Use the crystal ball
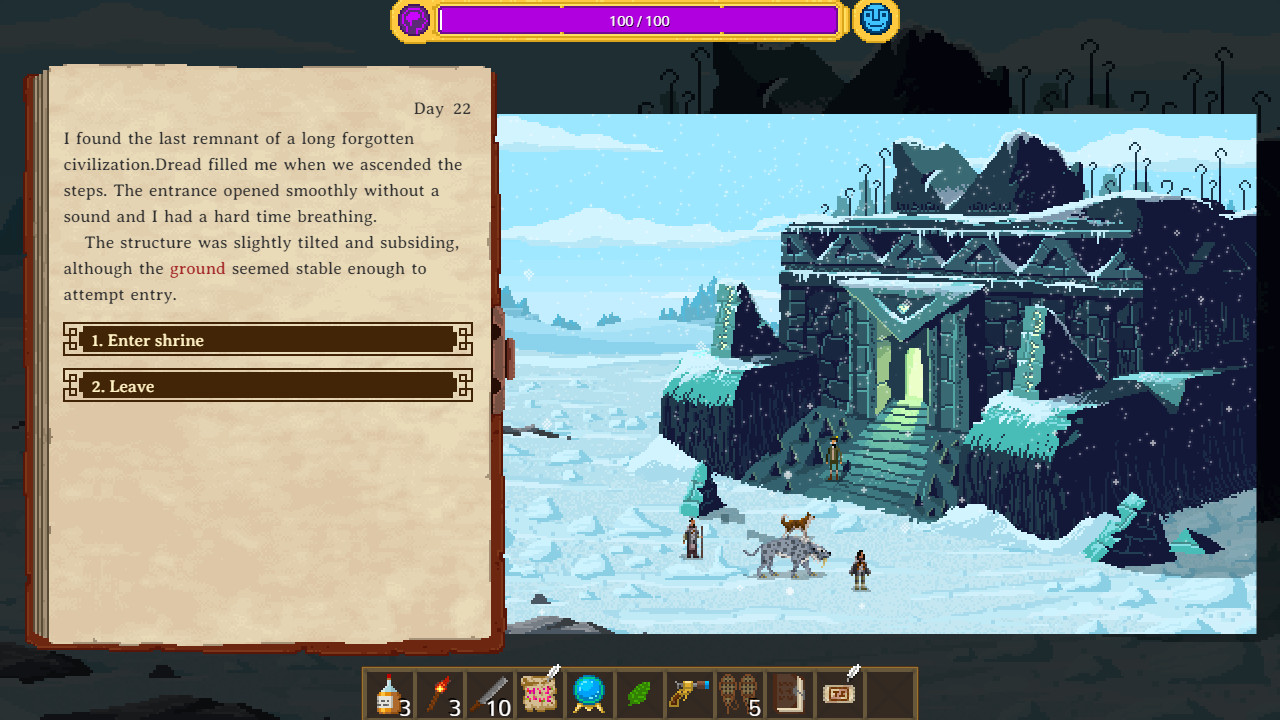 coord(589,694)
